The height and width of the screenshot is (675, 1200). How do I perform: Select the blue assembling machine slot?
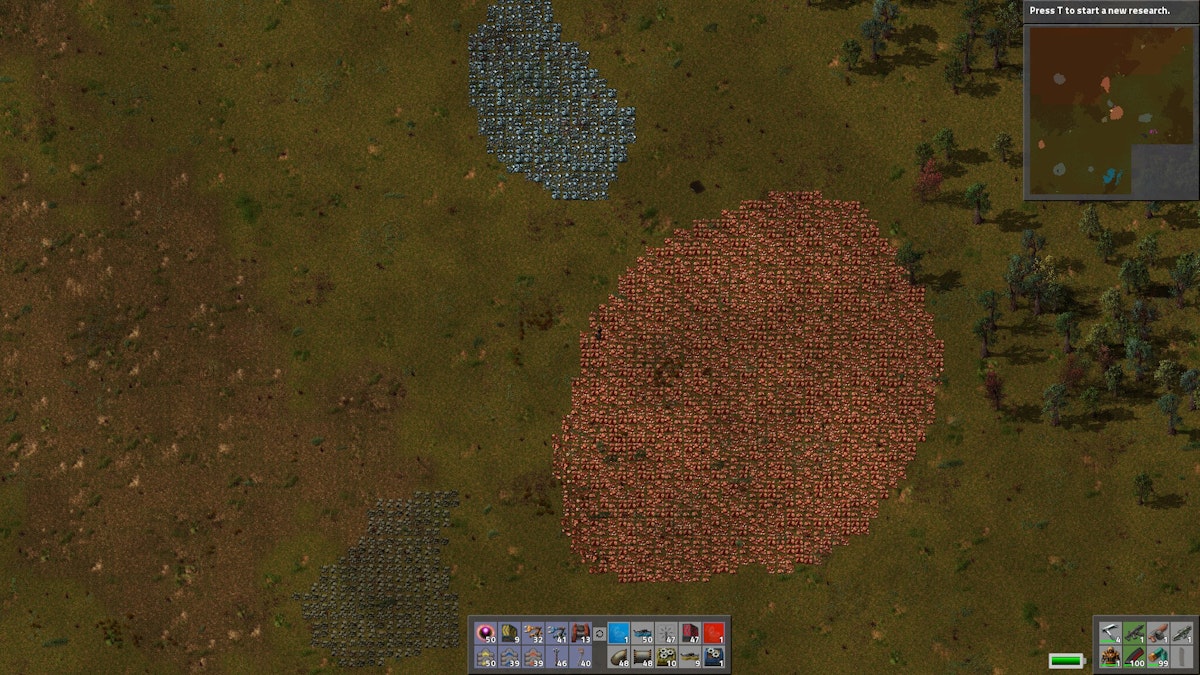(714, 657)
